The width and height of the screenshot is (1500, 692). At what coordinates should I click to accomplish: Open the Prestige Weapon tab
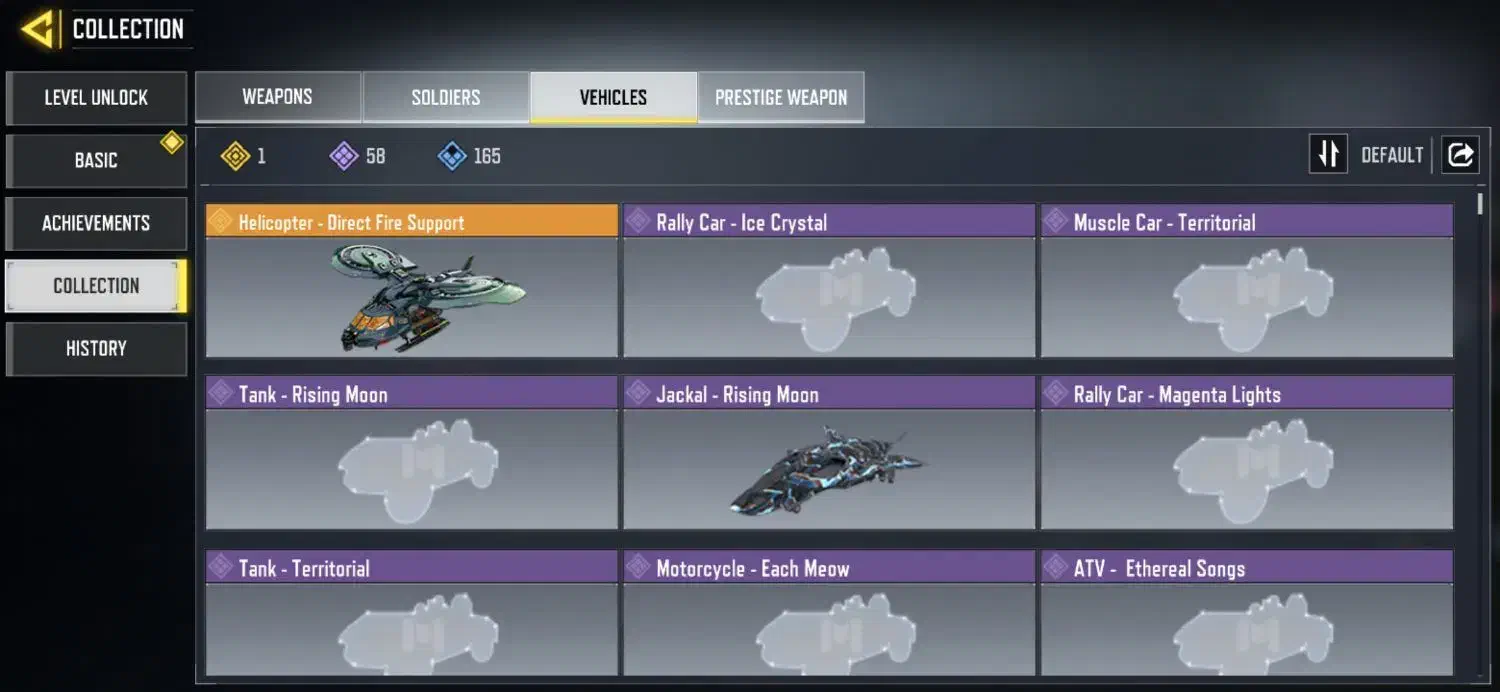point(781,97)
